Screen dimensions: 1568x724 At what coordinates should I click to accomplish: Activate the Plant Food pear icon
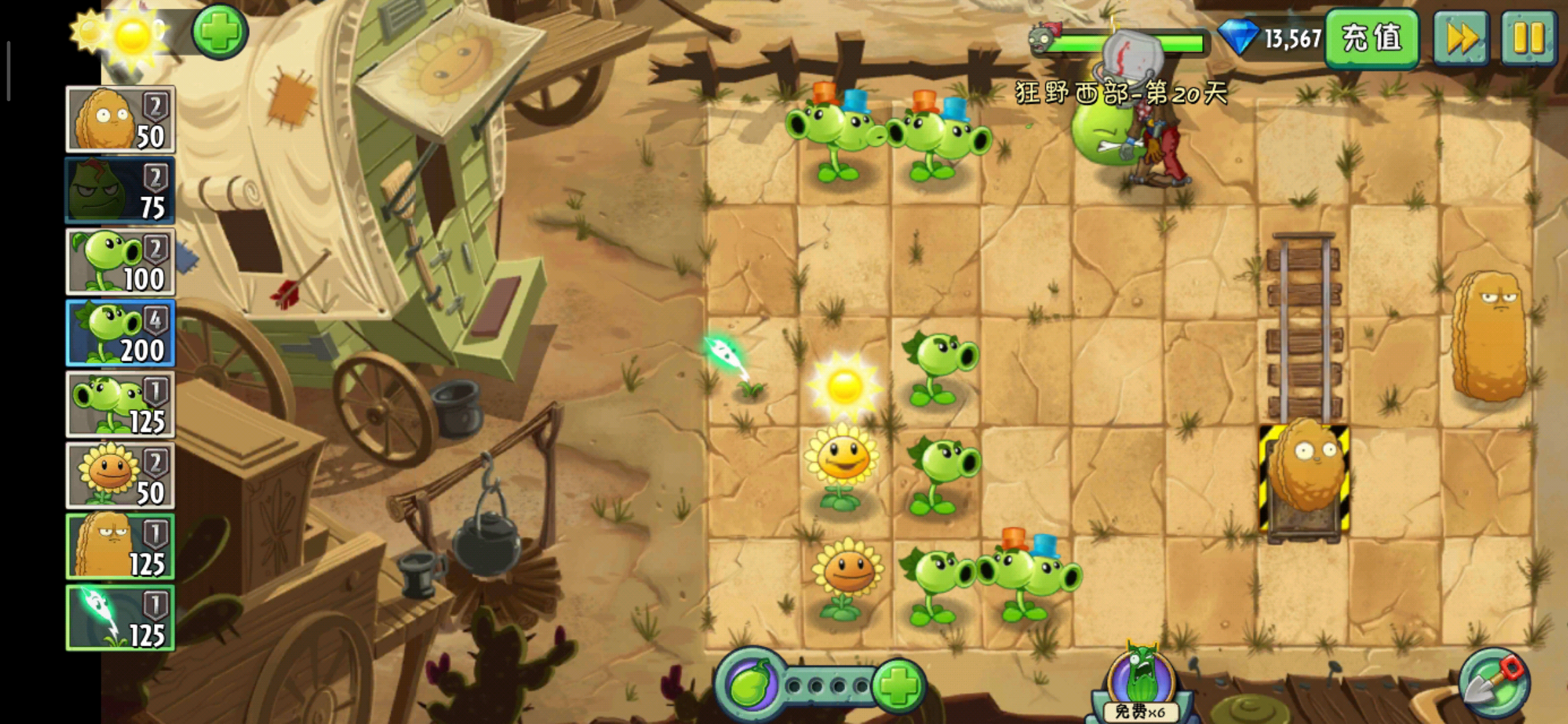(x=750, y=685)
